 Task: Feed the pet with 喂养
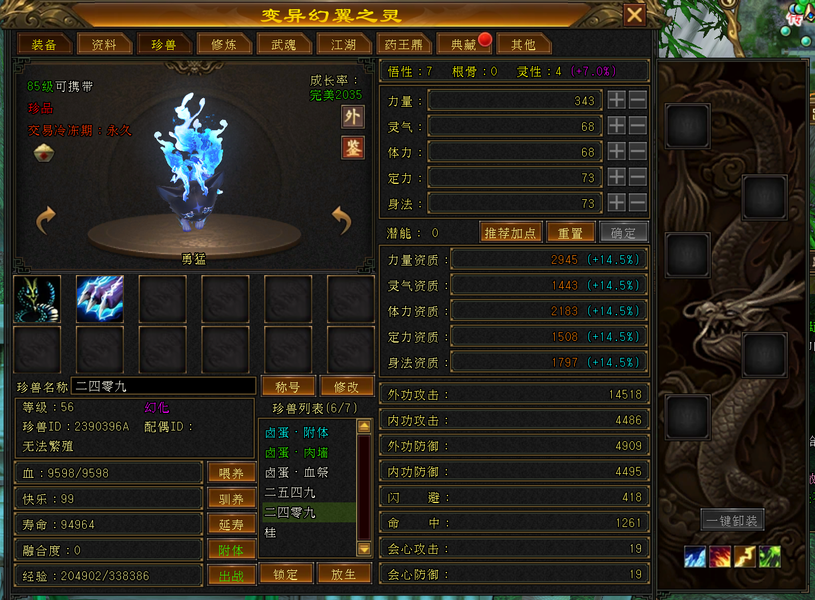click(231, 473)
